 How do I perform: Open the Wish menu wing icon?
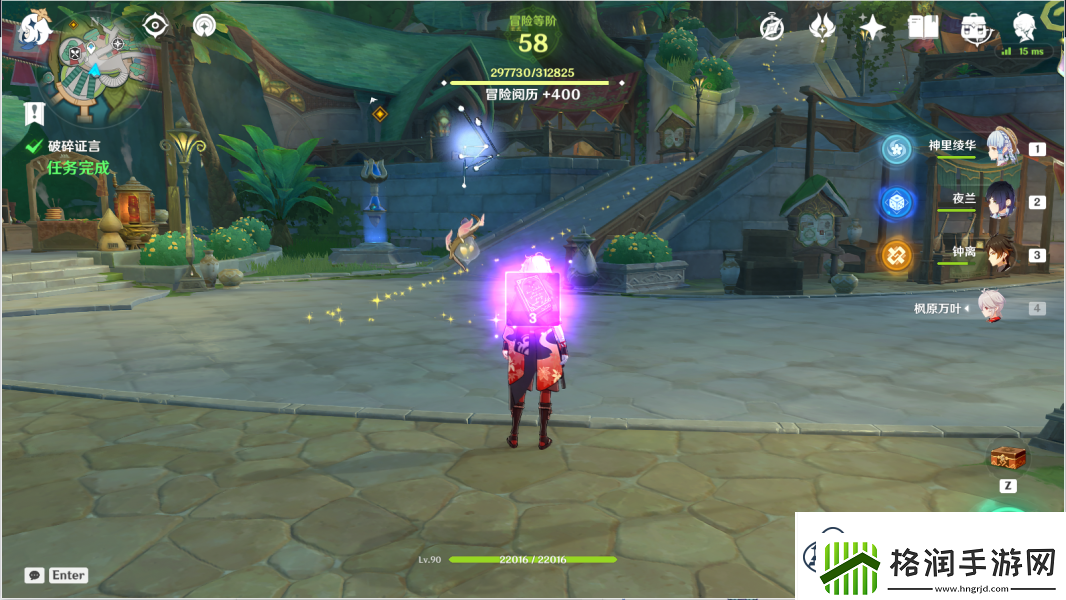[x=822, y=28]
